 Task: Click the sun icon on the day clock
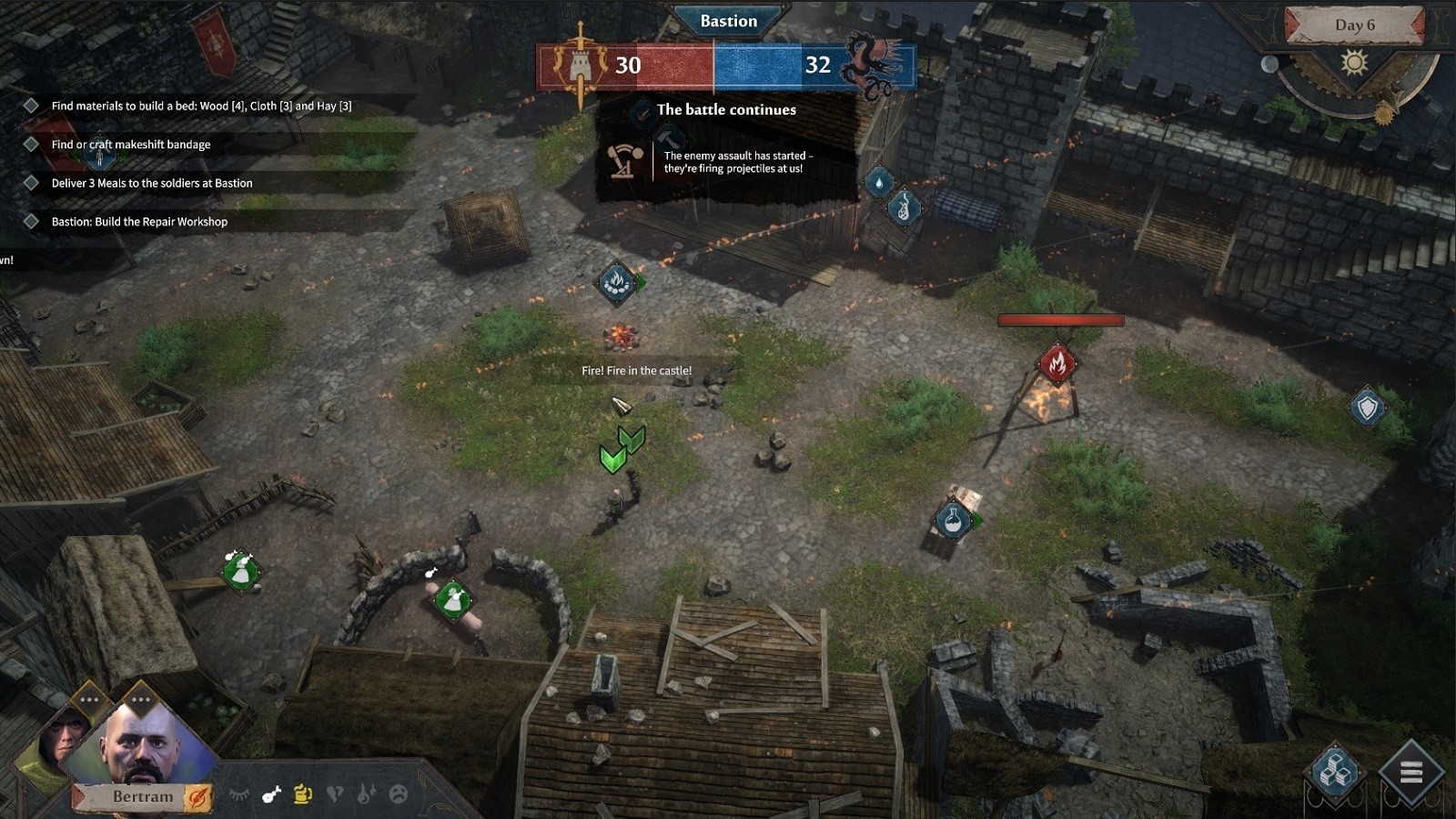click(x=1356, y=62)
